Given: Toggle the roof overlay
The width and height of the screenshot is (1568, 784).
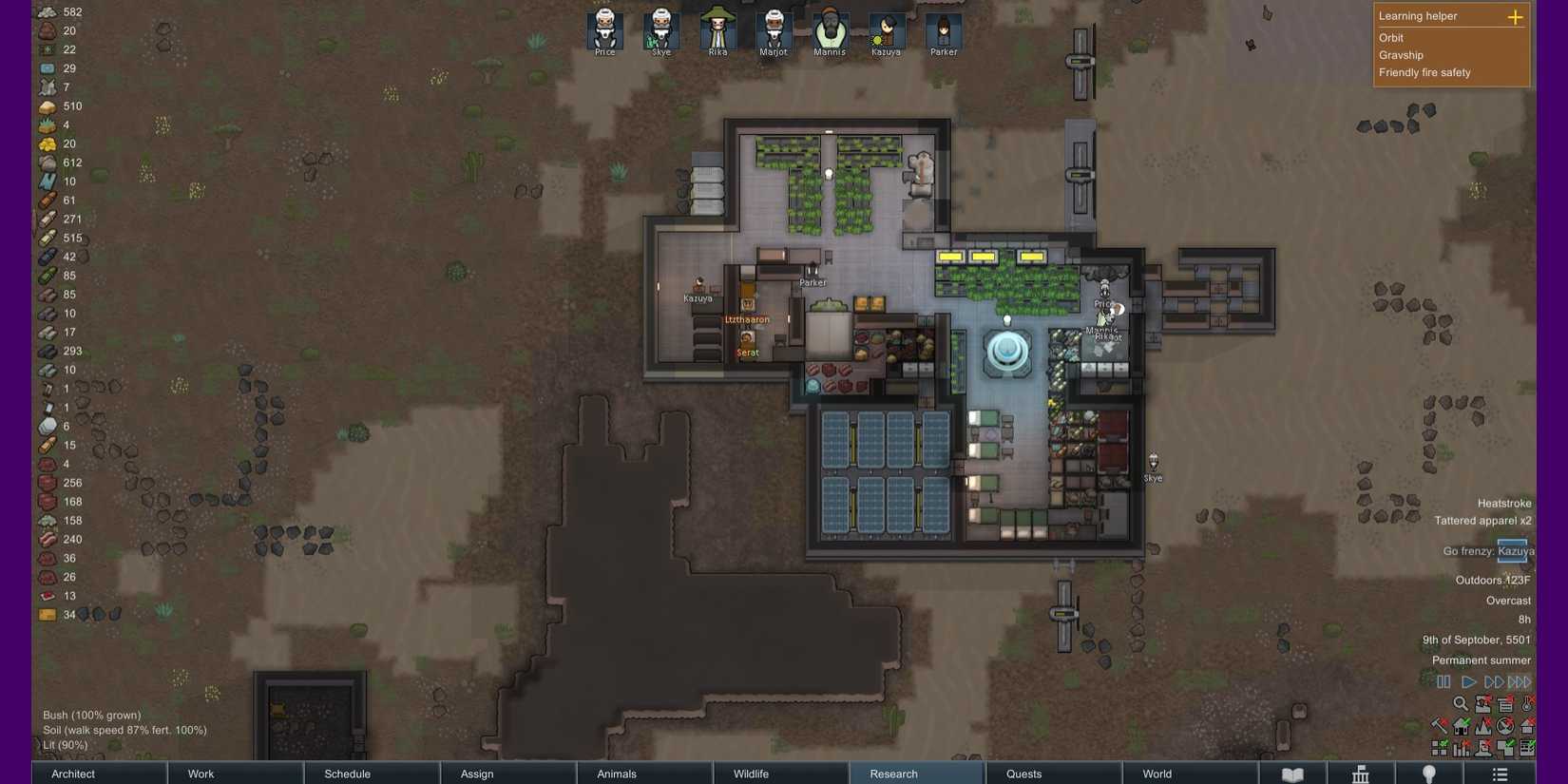Looking at the screenshot, I should (1527, 725).
